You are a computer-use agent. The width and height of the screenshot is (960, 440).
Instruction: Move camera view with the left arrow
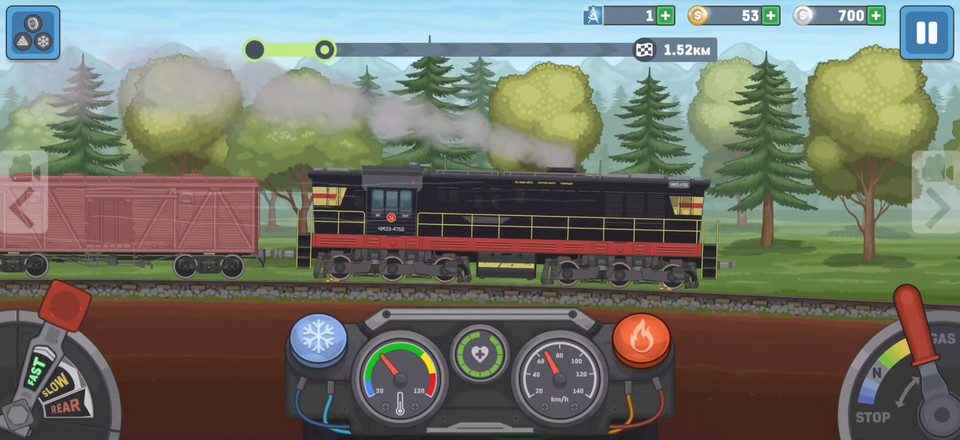tap(22, 207)
